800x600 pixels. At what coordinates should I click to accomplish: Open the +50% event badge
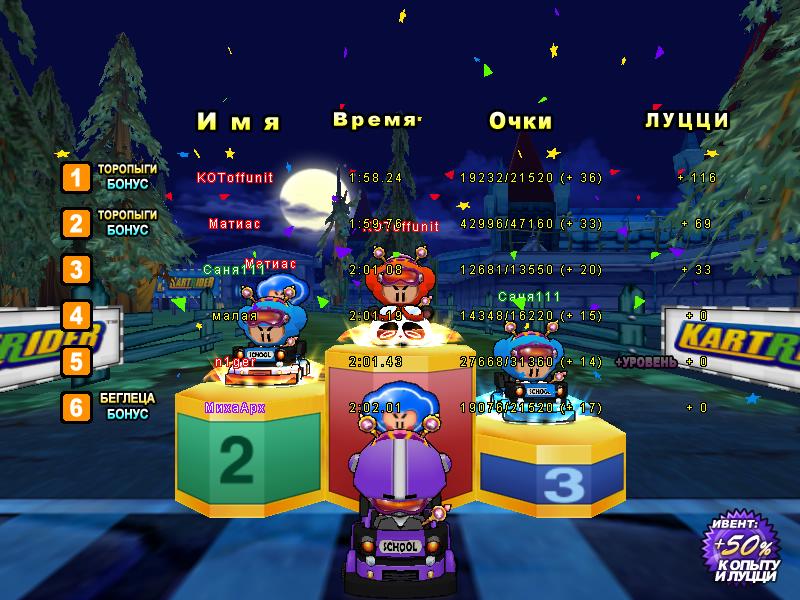(741, 550)
